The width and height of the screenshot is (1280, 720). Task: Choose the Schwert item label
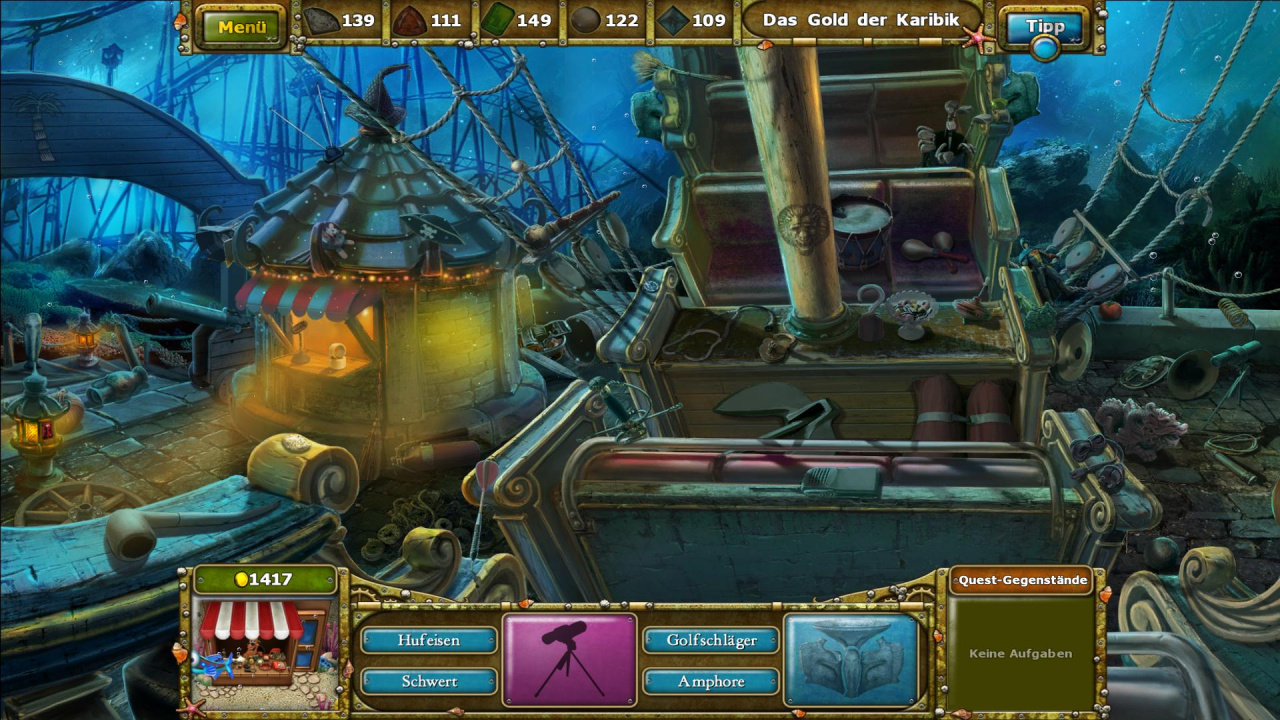pos(429,681)
